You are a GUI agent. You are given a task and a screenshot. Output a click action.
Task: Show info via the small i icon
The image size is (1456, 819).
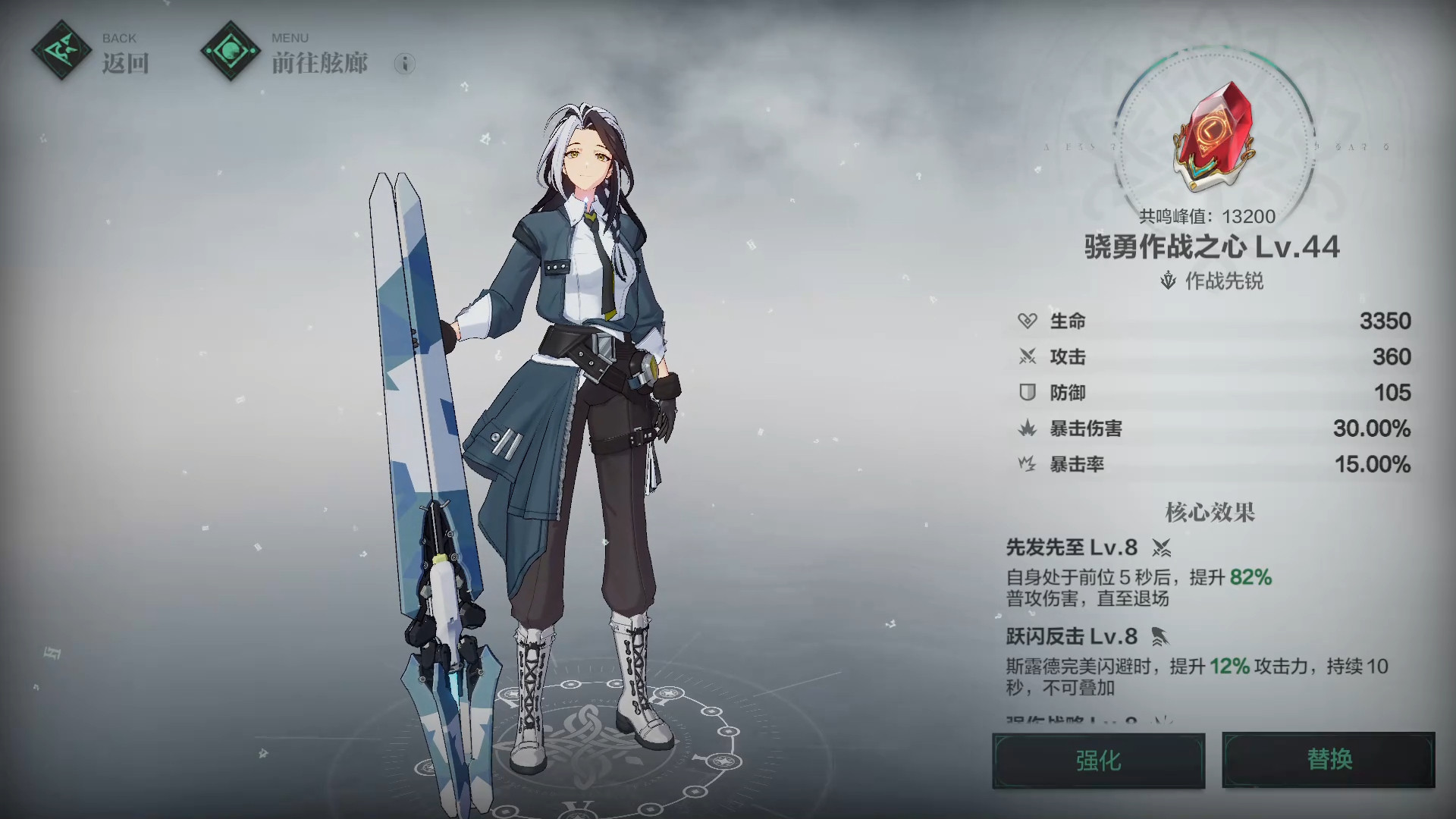pyautogui.click(x=405, y=64)
